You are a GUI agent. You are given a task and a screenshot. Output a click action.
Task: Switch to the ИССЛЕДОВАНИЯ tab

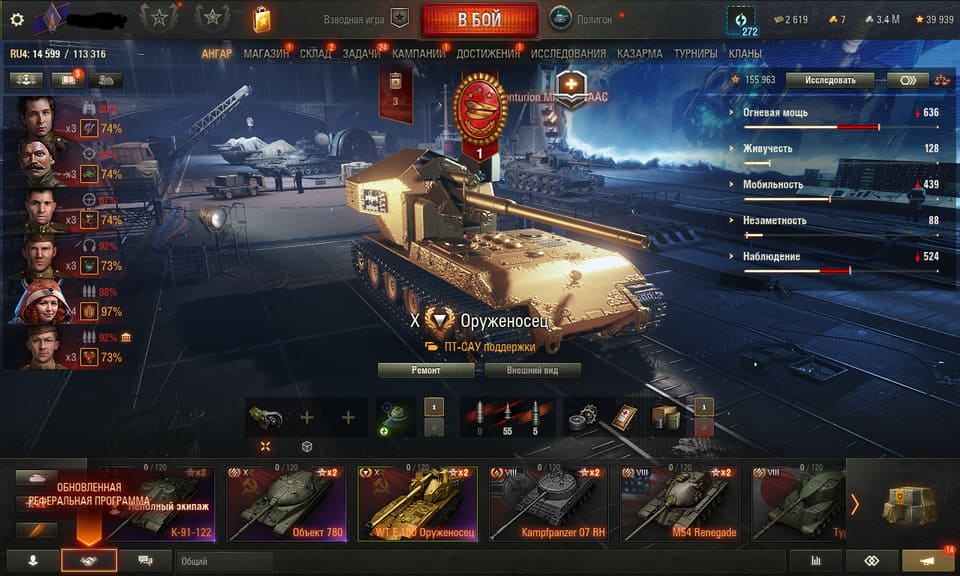click(x=568, y=53)
